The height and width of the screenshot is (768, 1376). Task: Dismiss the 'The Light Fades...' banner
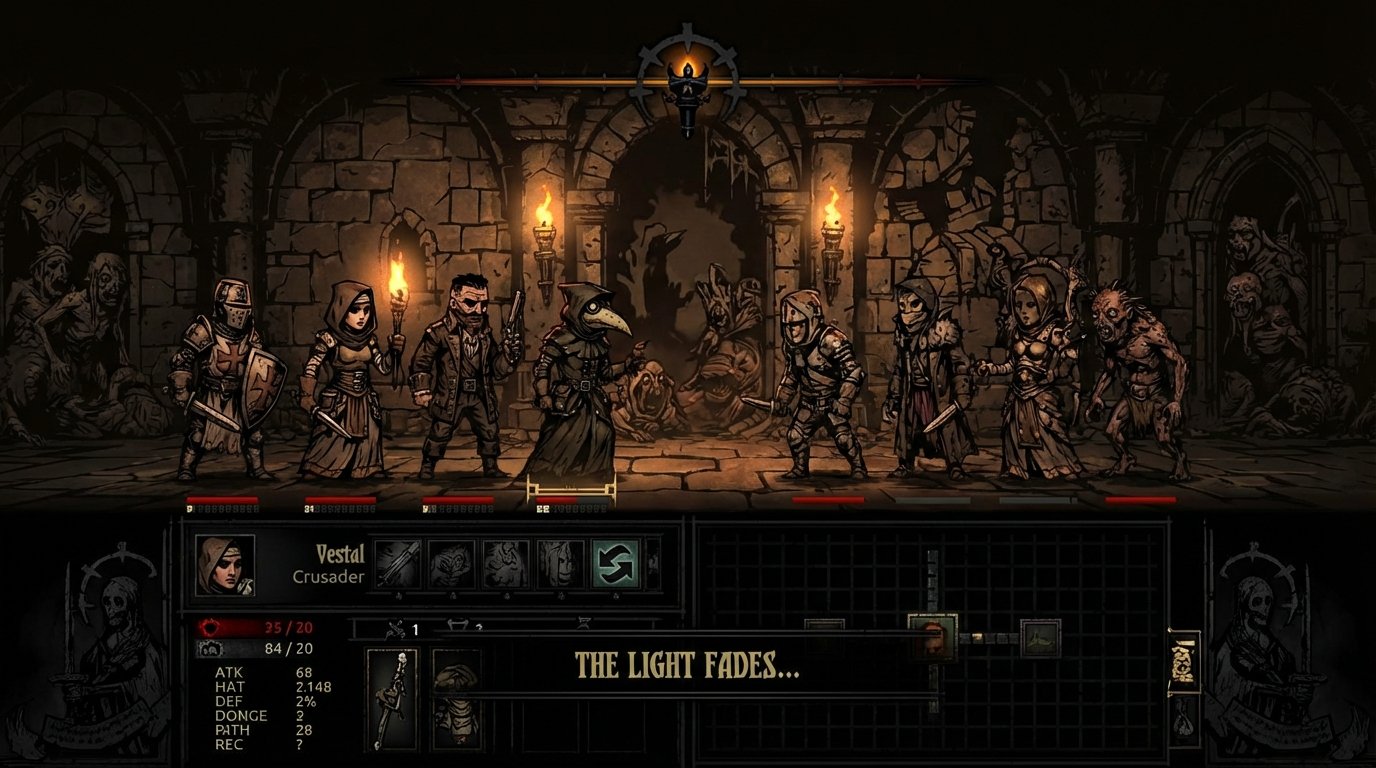click(x=690, y=663)
